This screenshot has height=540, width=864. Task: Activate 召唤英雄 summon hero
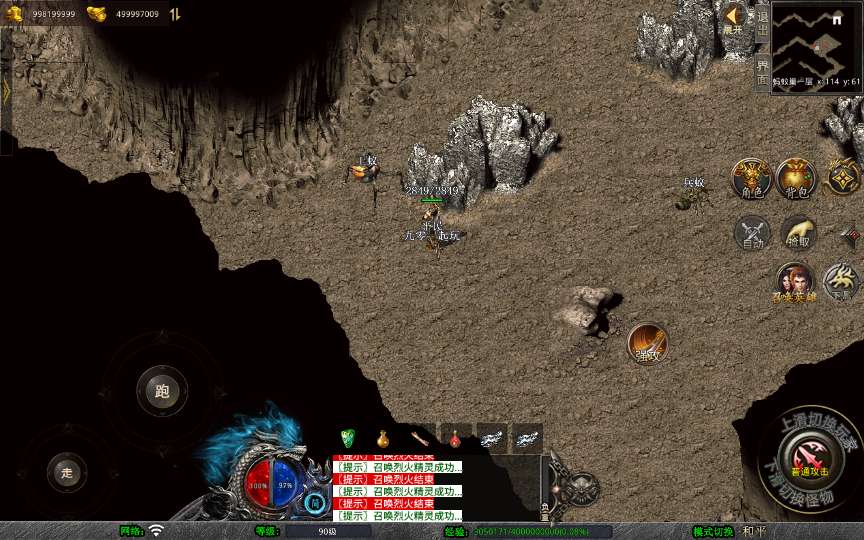click(x=795, y=283)
